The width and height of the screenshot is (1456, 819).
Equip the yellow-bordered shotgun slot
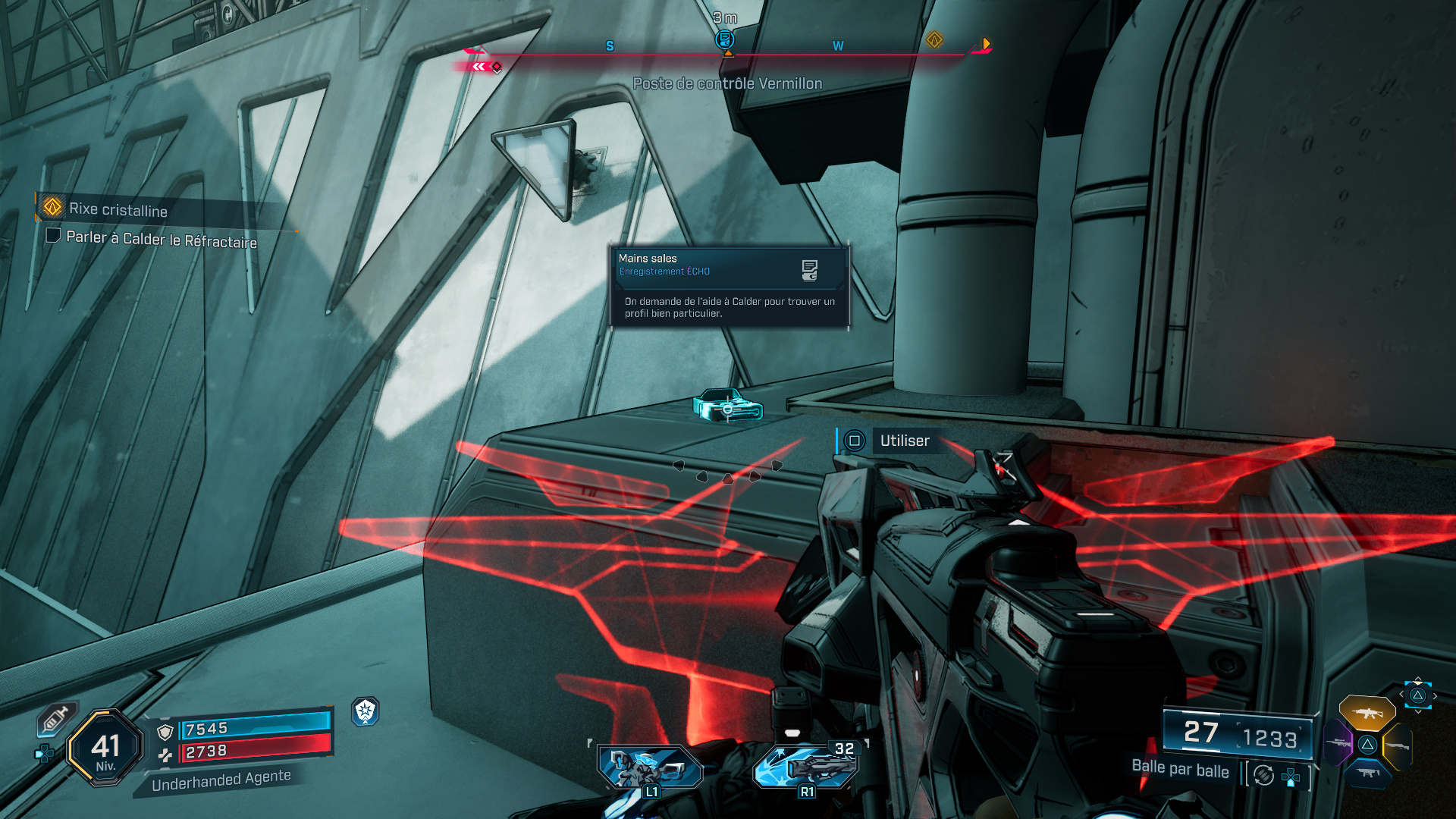(1397, 746)
